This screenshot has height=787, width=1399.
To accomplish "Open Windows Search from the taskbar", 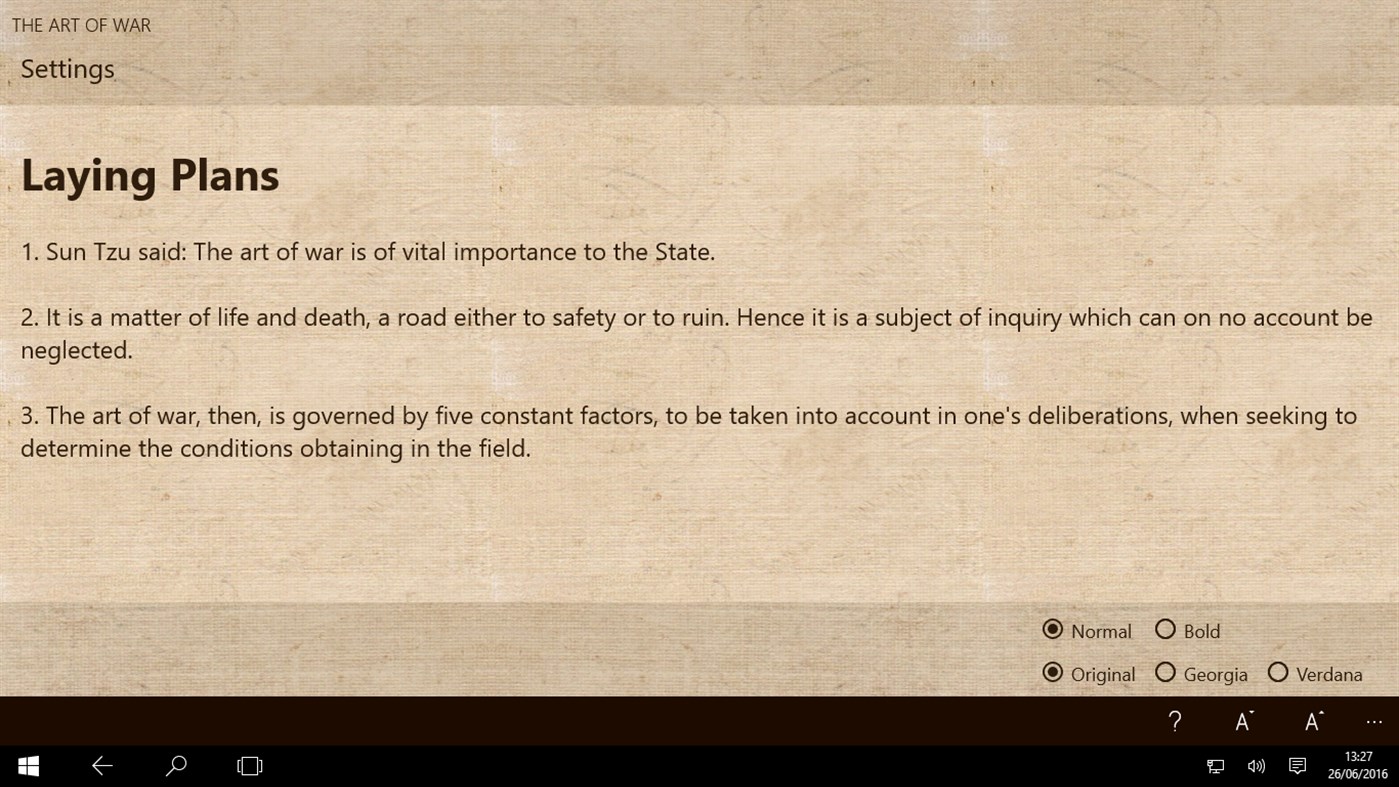I will [x=175, y=765].
